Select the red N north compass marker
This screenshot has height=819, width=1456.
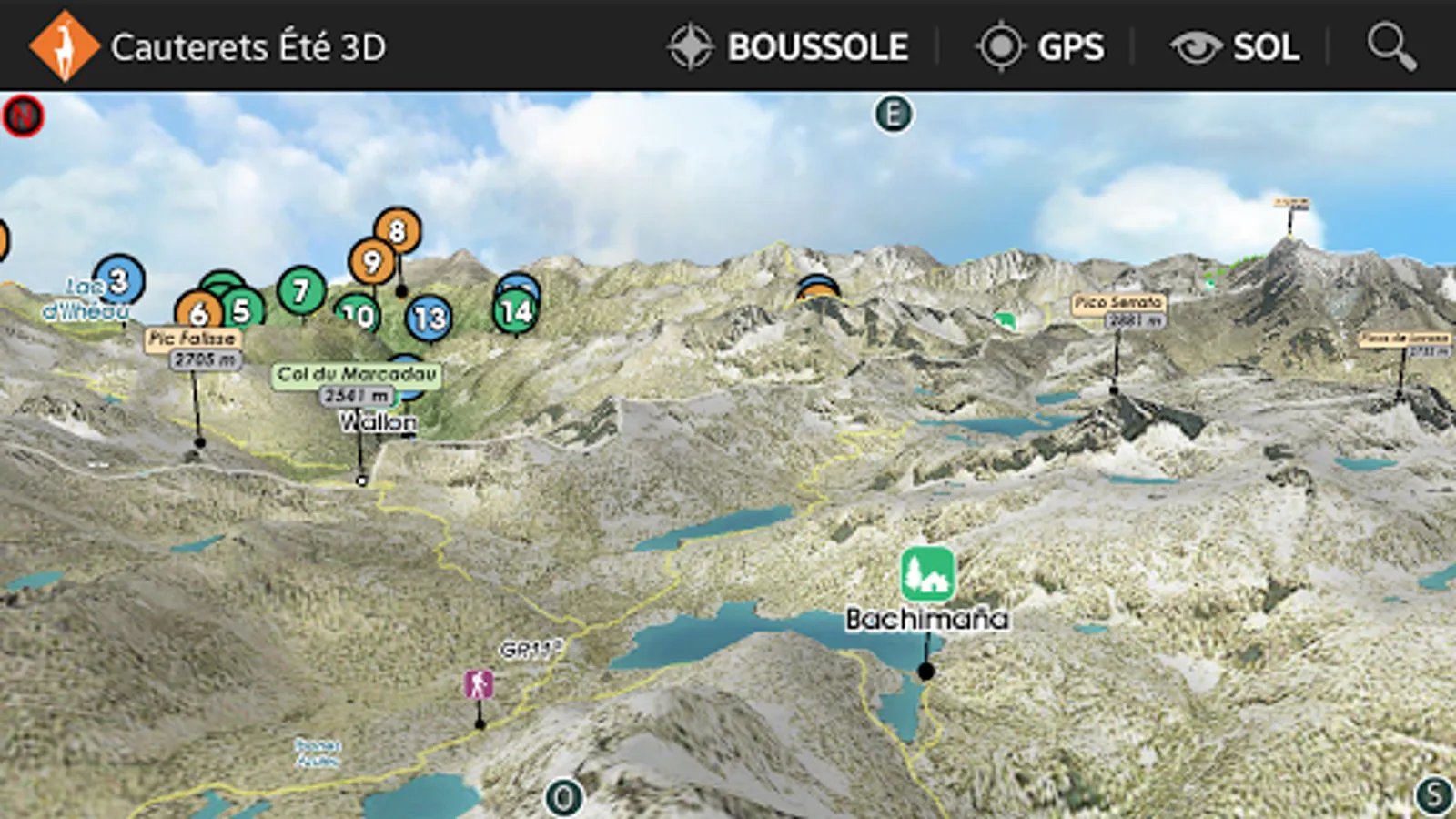click(x=23, y=116)
